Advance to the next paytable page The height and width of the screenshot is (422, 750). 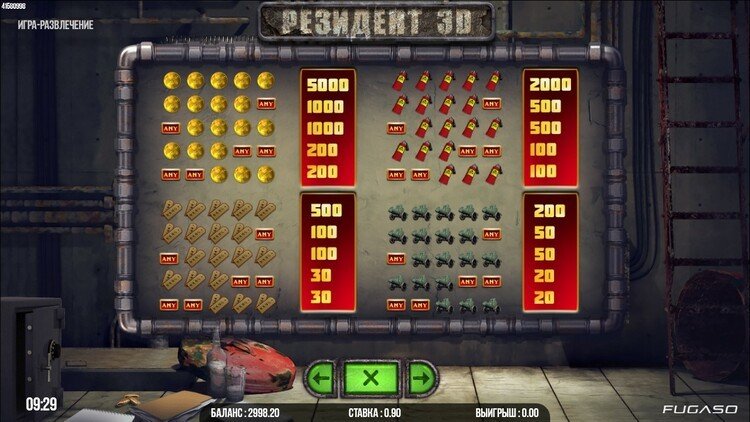pos(422,378)
